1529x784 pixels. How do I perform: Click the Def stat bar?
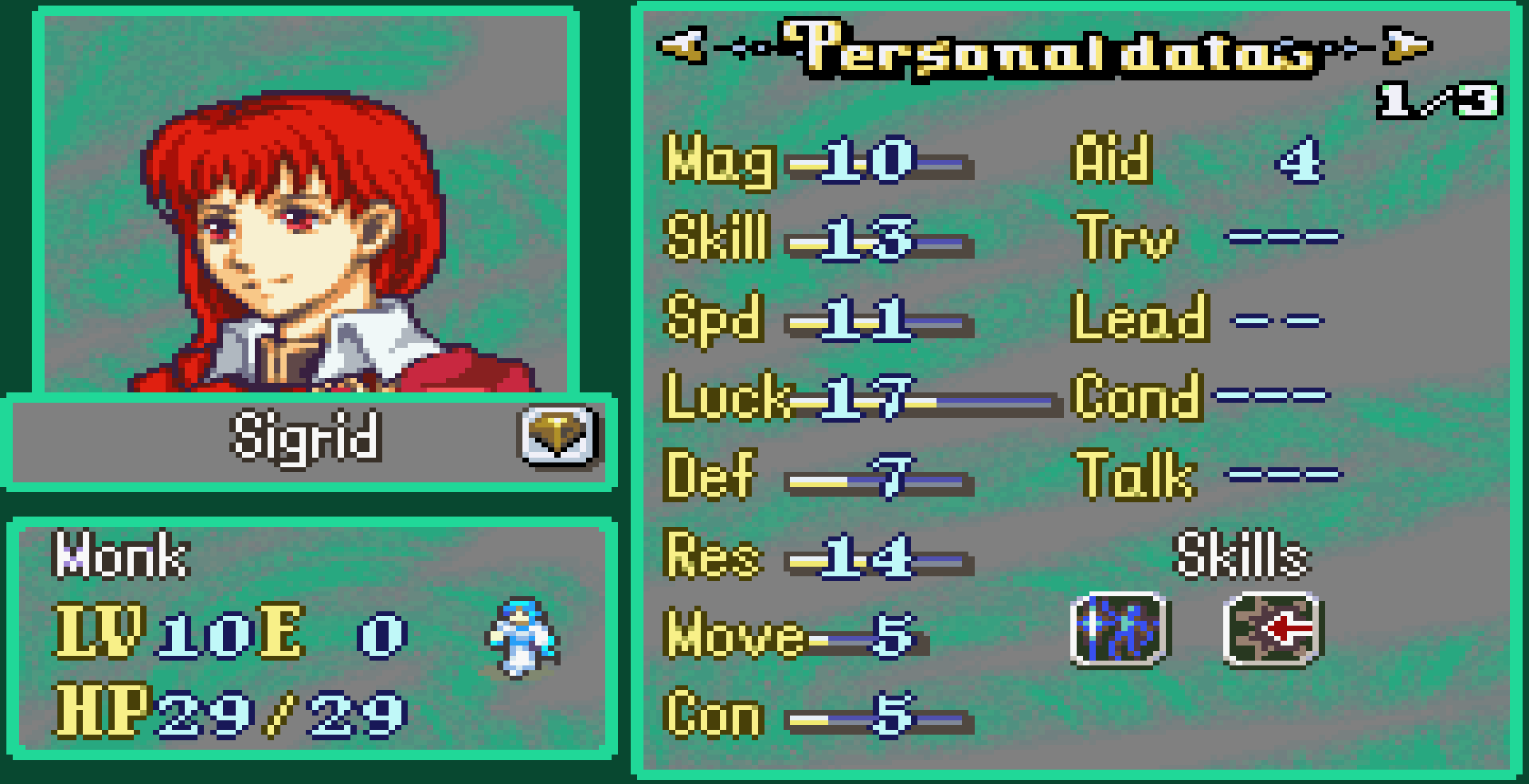point(876,480)
